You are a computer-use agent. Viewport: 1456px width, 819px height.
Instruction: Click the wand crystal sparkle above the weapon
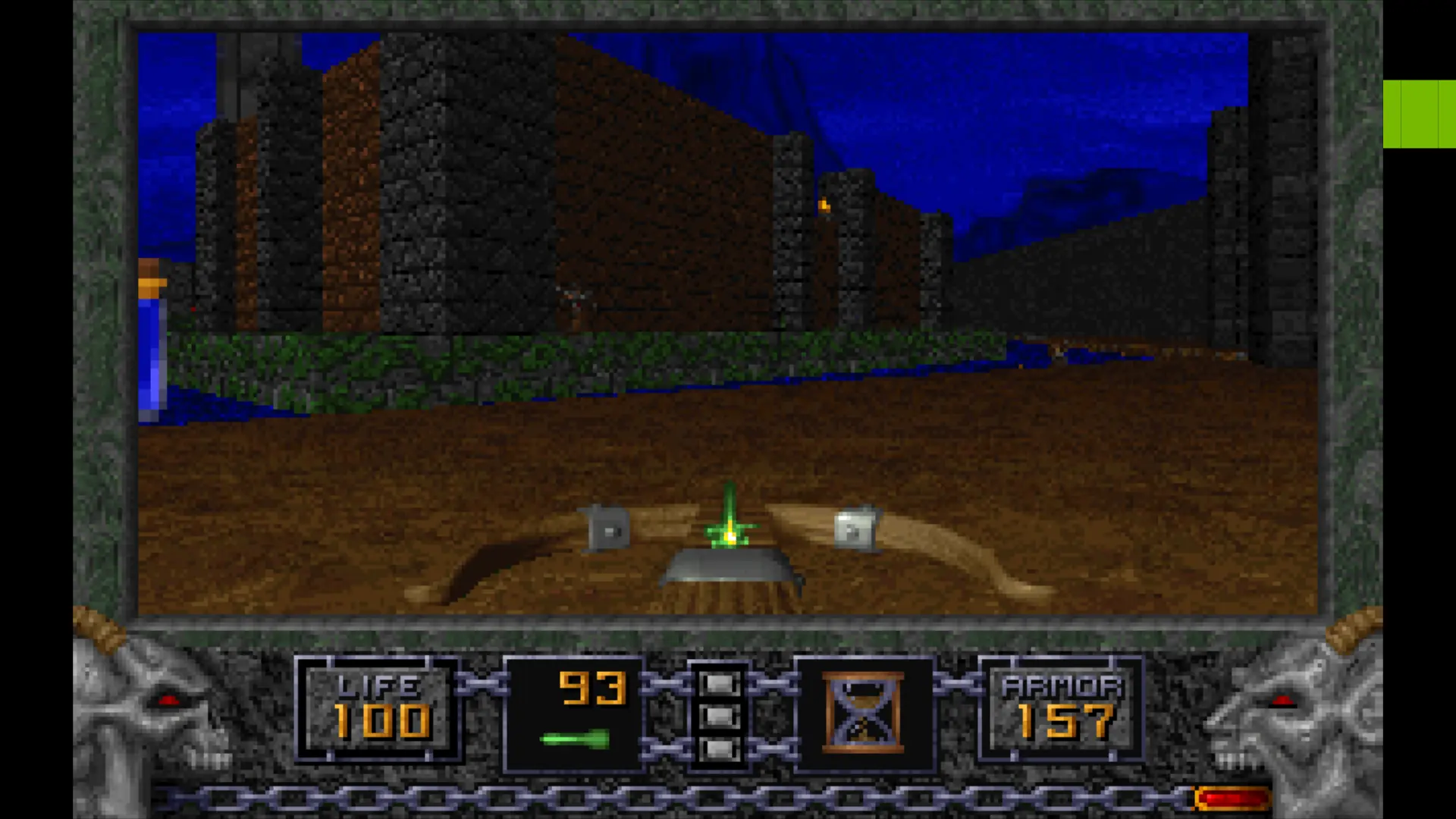point(728,493)
